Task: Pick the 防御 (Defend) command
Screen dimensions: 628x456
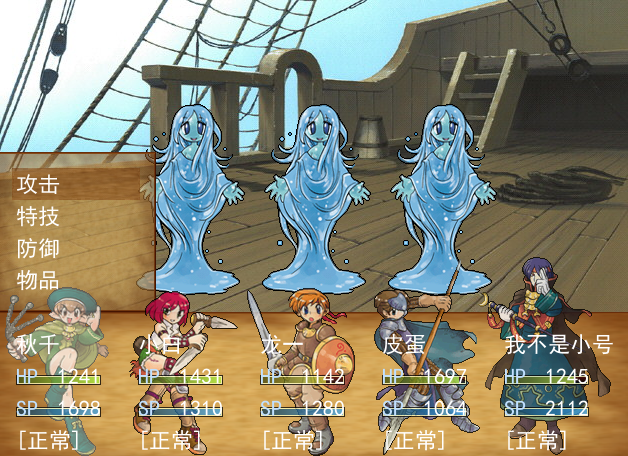Action: [38, 248]
